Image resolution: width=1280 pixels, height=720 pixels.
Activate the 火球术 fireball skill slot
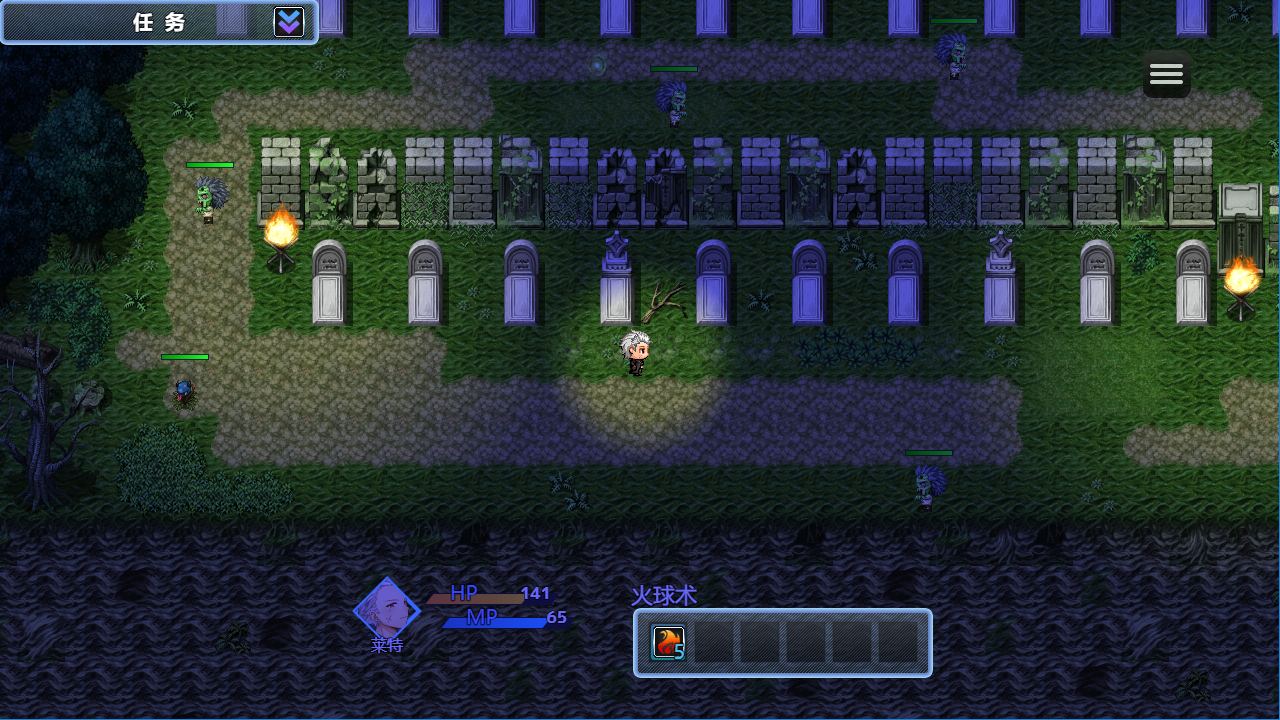point(668,643)
